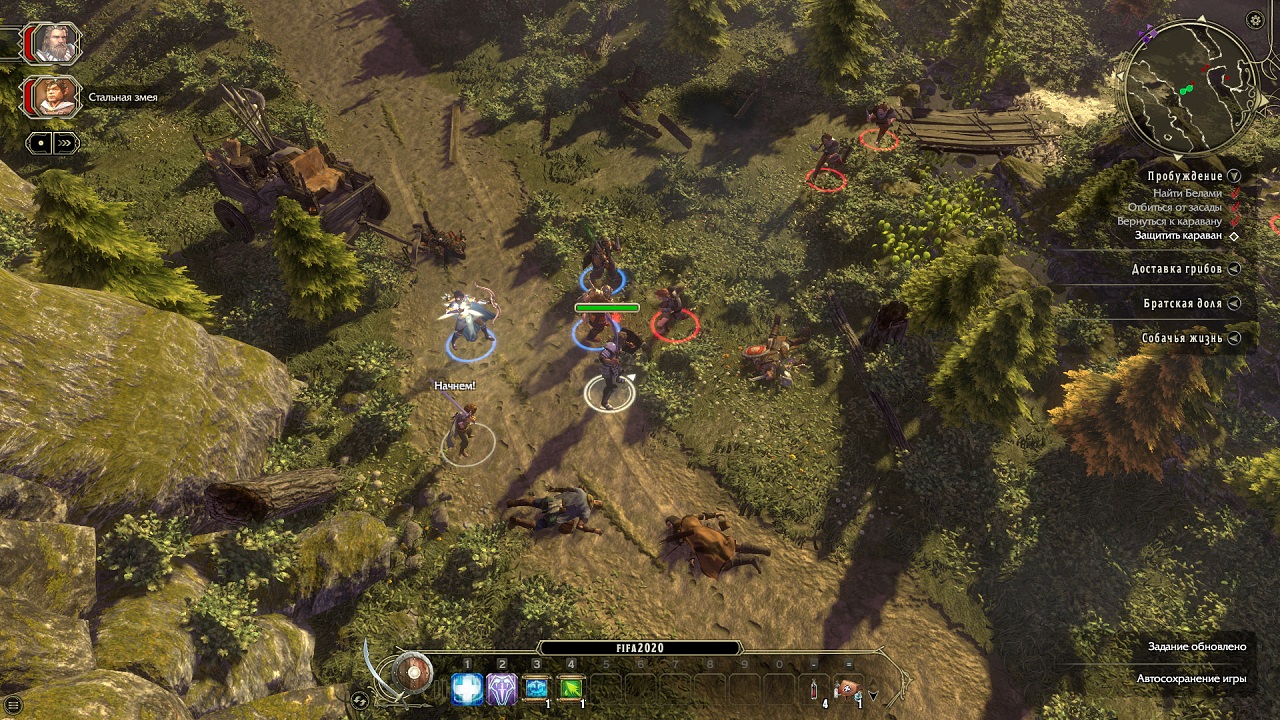Swap weapon set with the circular arrows icon
The image size is (1280, 720).
pyautogui.click(x=361, y=699)
